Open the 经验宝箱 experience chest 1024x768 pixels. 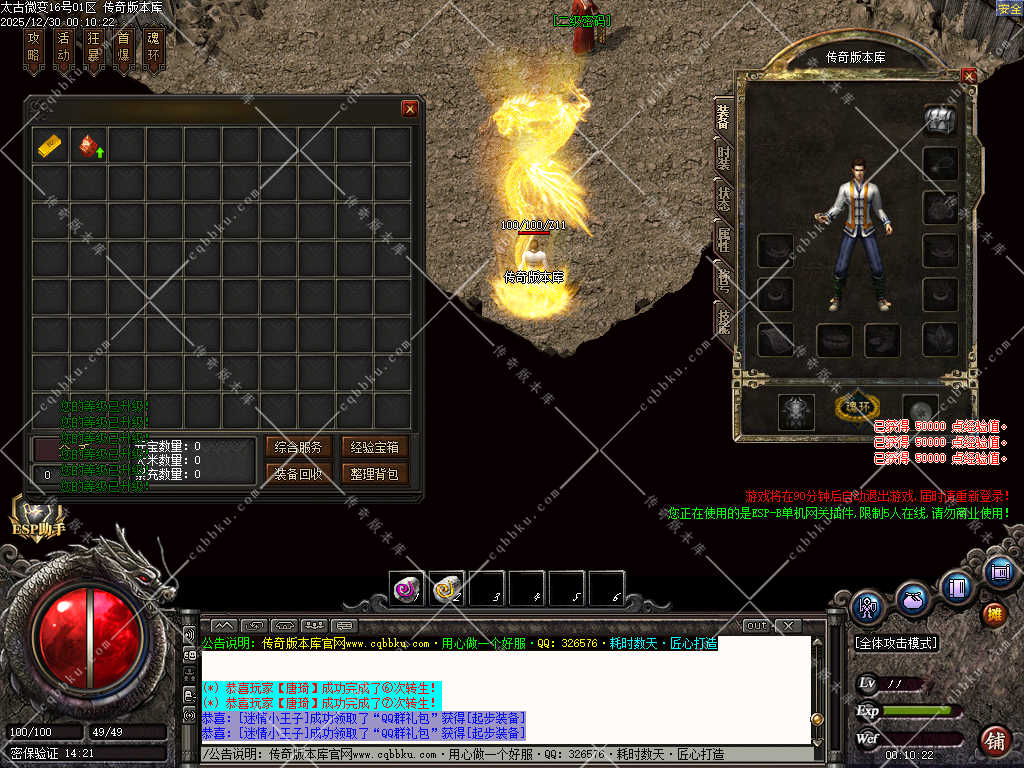click(x=374, y=447)
